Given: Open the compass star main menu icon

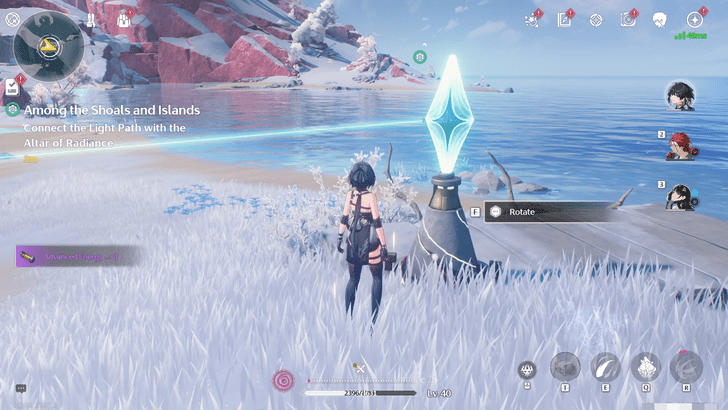Looking at the screenshot, I should tap(694, 20).
